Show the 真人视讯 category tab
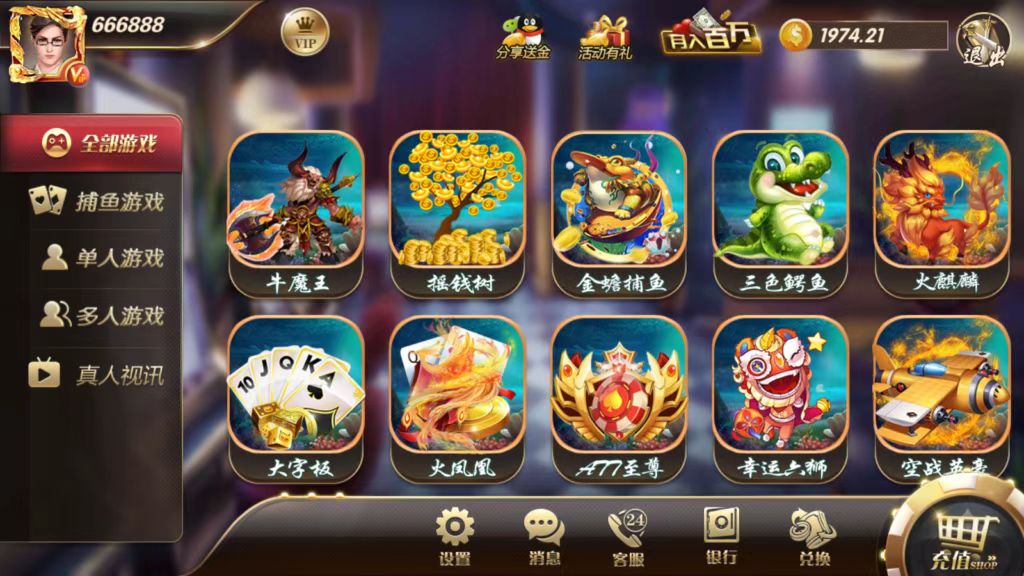1024x576 pixels. tap(96, 375)
